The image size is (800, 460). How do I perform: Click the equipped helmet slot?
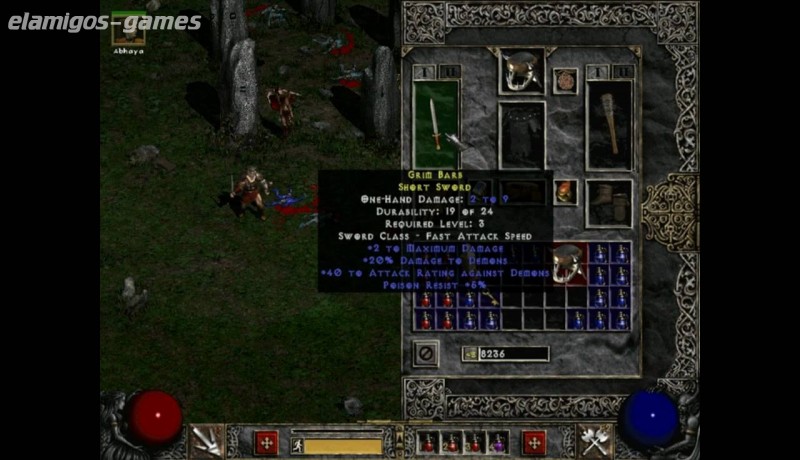521,70
